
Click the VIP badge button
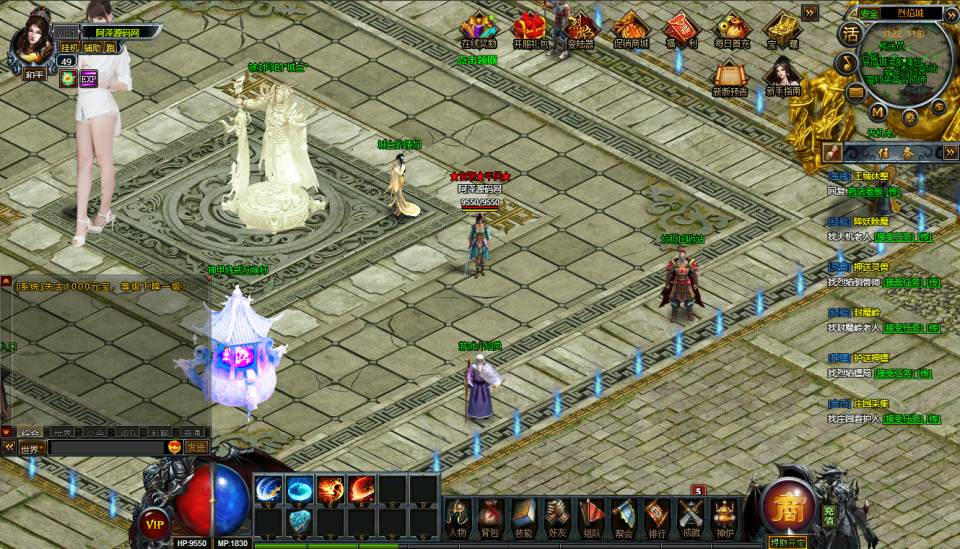[x=154, y=522]
